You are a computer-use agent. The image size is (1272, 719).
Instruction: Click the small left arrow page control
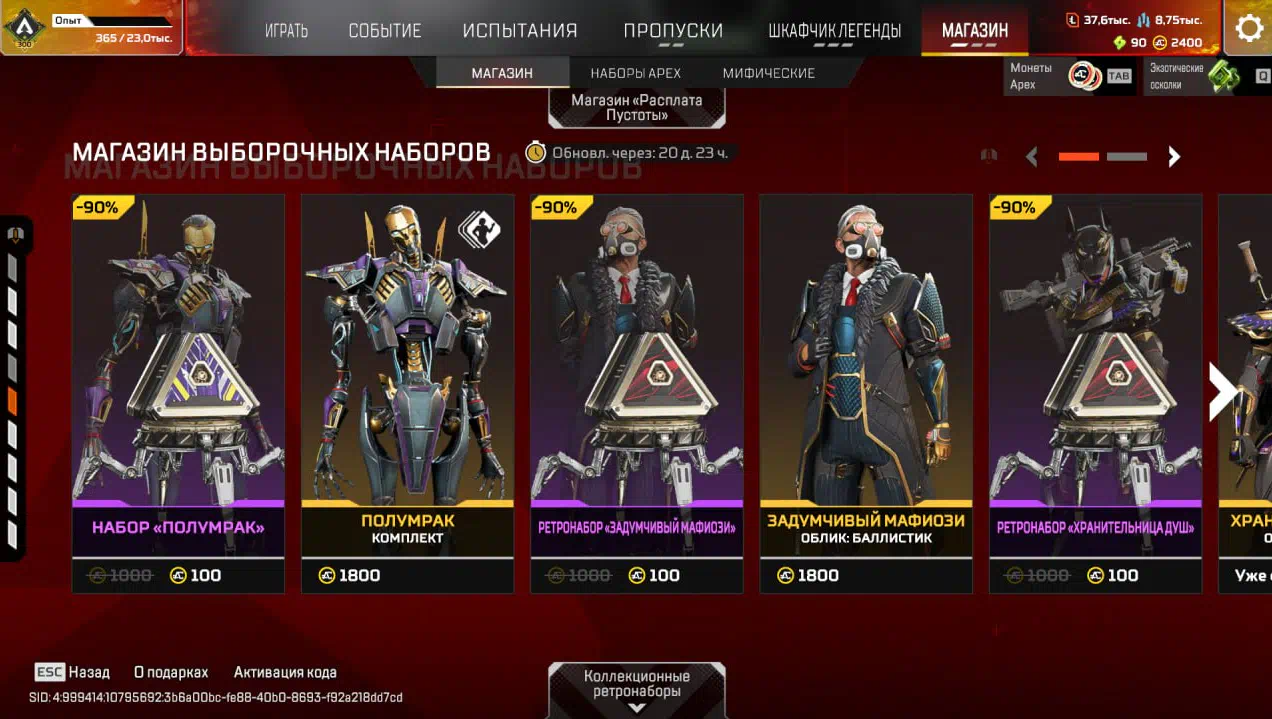click(x=1032, y=157)
